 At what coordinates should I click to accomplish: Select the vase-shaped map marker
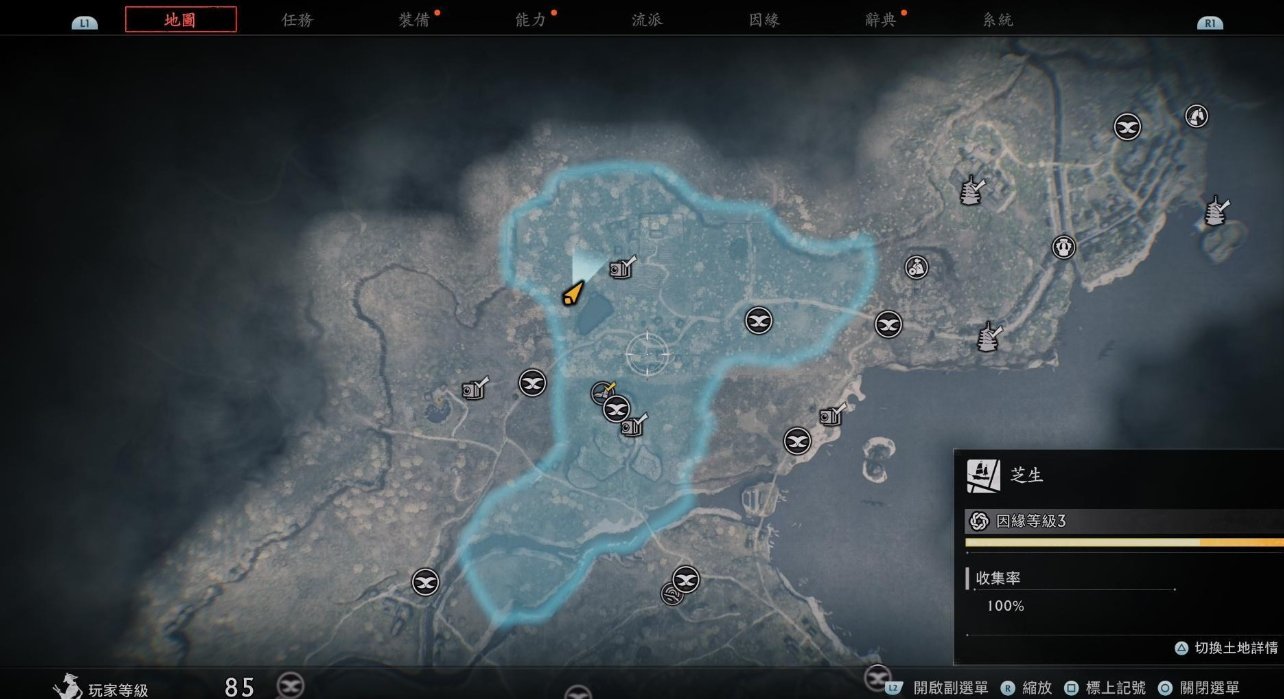pyautogui.click(x=1063, y=247)
